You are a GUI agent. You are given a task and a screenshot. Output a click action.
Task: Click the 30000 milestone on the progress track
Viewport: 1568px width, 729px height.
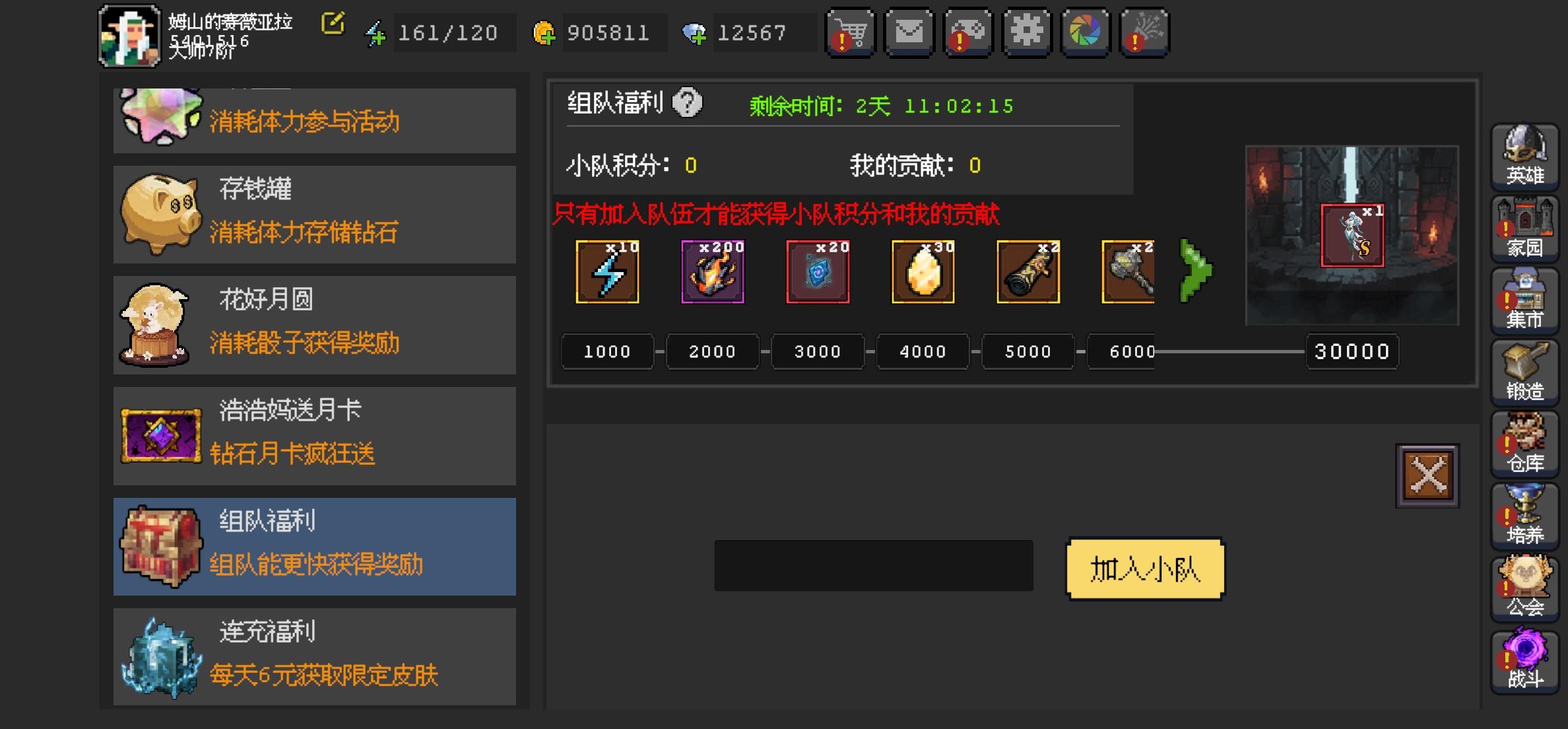(x=1351, y=351)
